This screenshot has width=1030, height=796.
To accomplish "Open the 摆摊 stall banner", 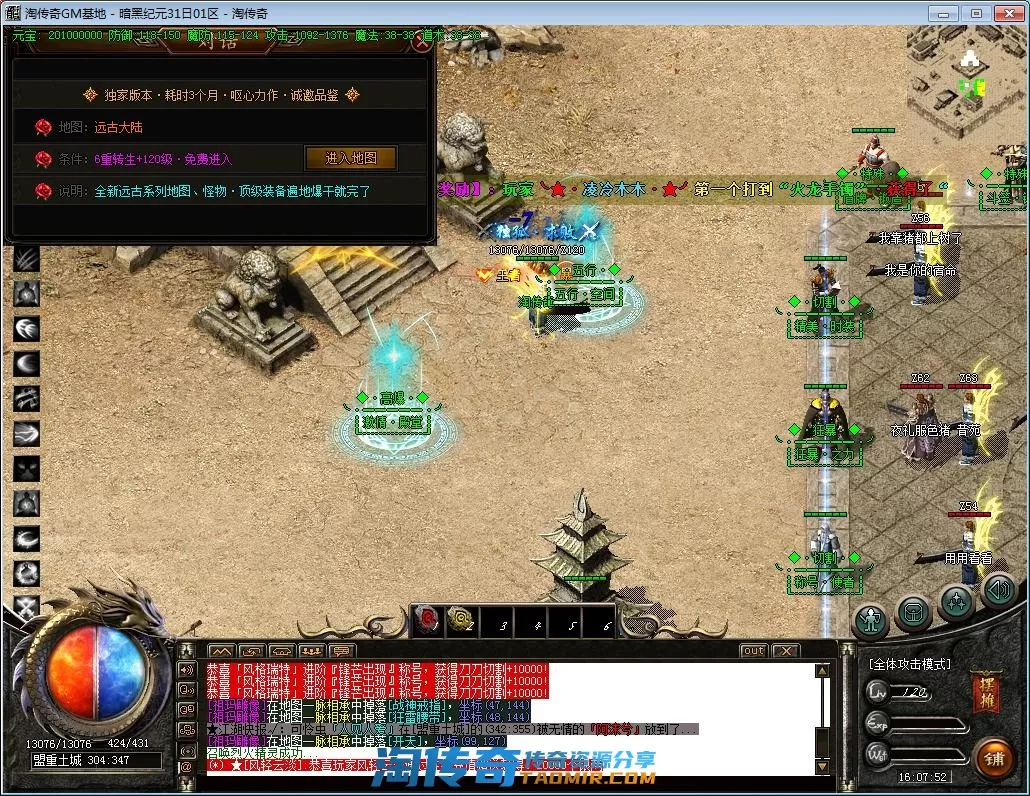I will (985, 693).
